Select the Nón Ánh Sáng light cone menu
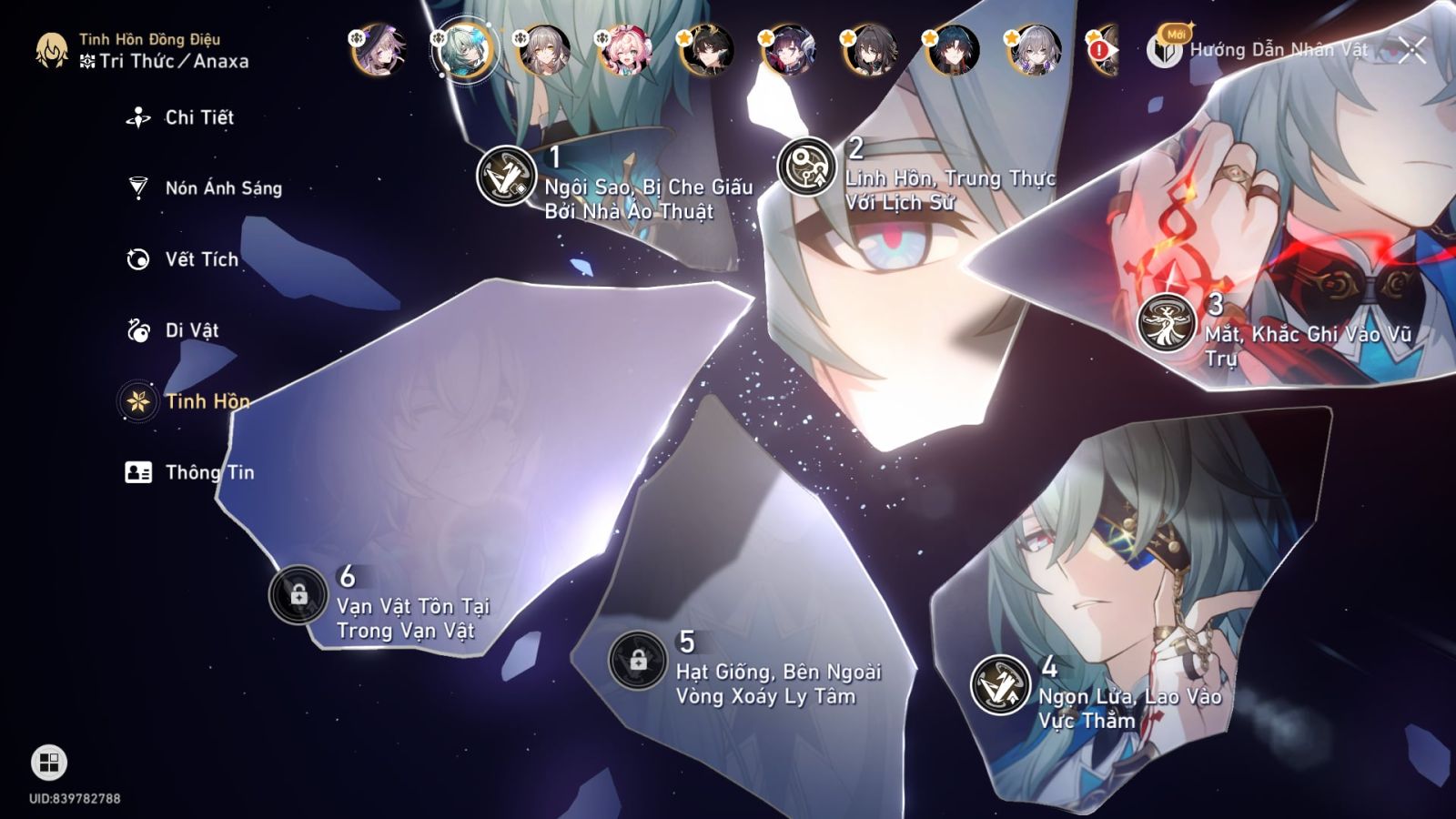Viewport: 1456px width, 819px height. [x=221, y=188]
